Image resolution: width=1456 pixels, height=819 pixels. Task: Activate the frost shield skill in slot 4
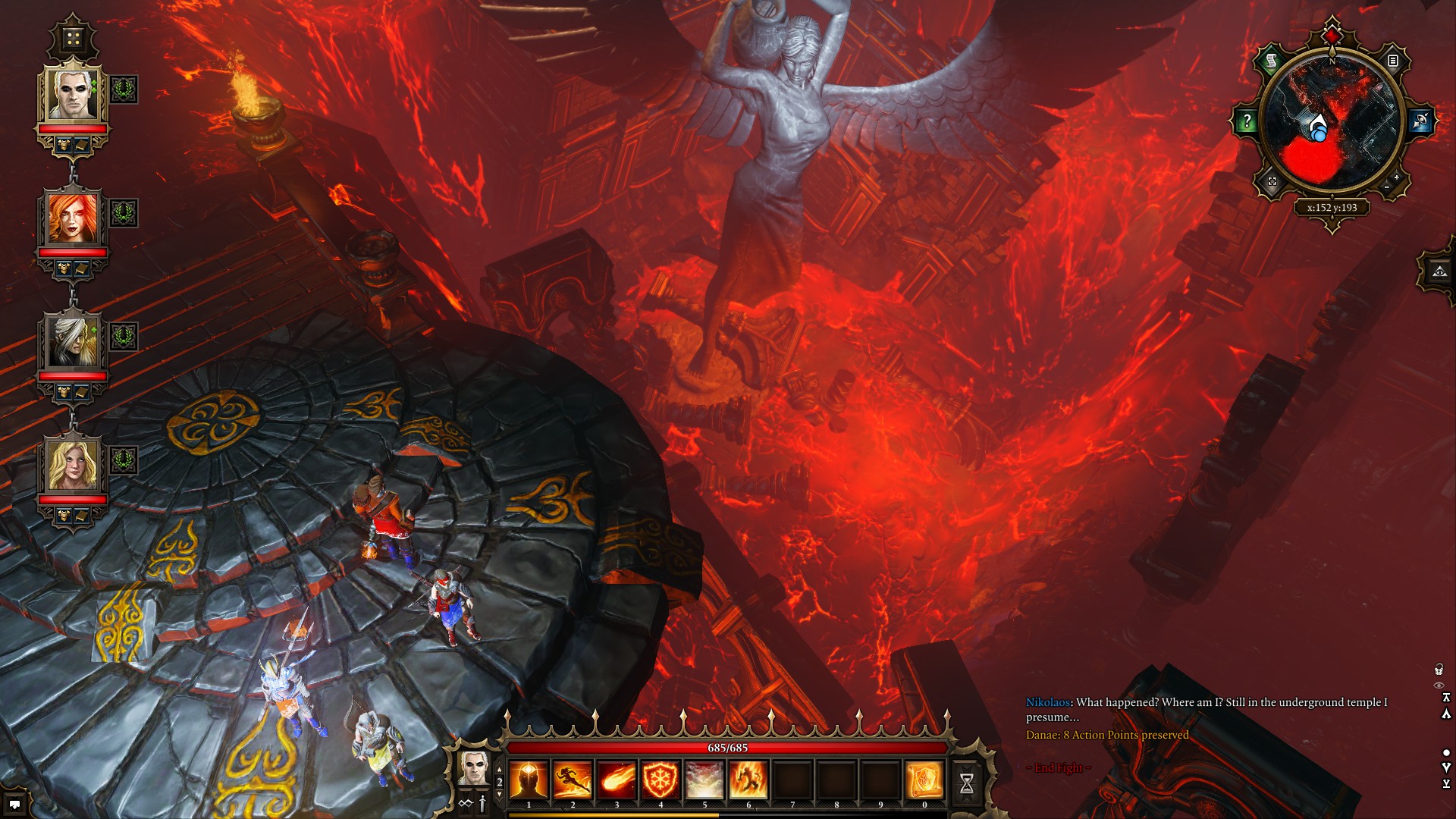661,781
